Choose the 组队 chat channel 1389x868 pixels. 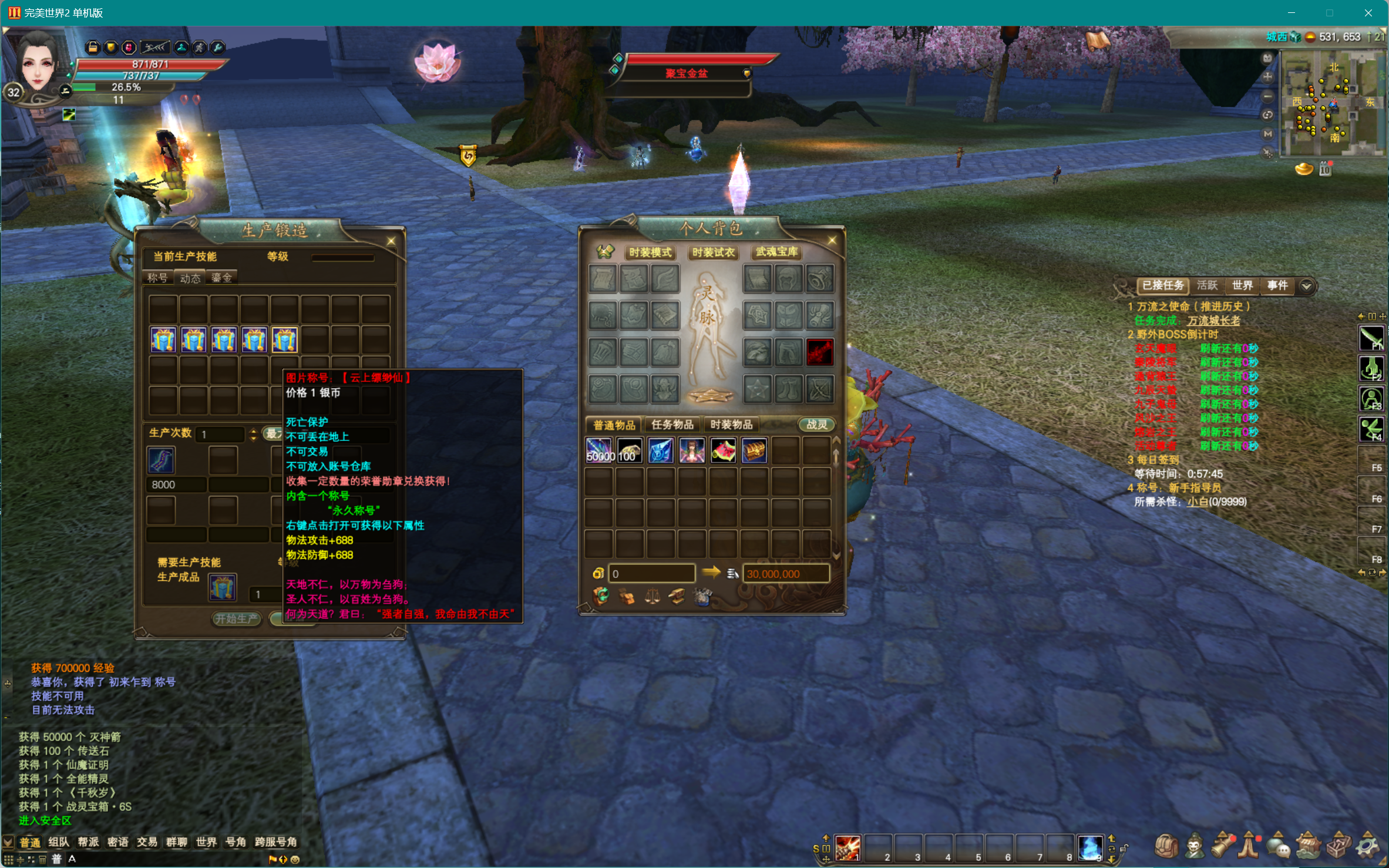(x=58, y=842)
